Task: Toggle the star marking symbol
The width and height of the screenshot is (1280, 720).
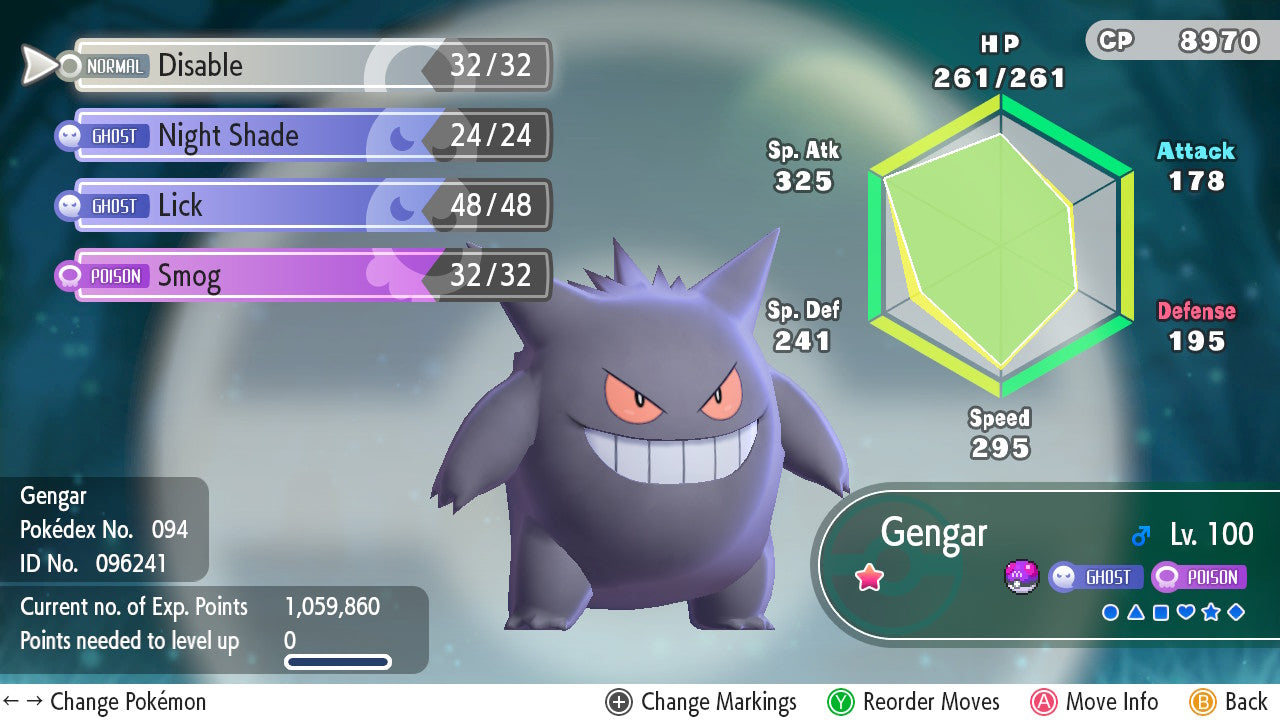Action: click(x=1211, y=612)
